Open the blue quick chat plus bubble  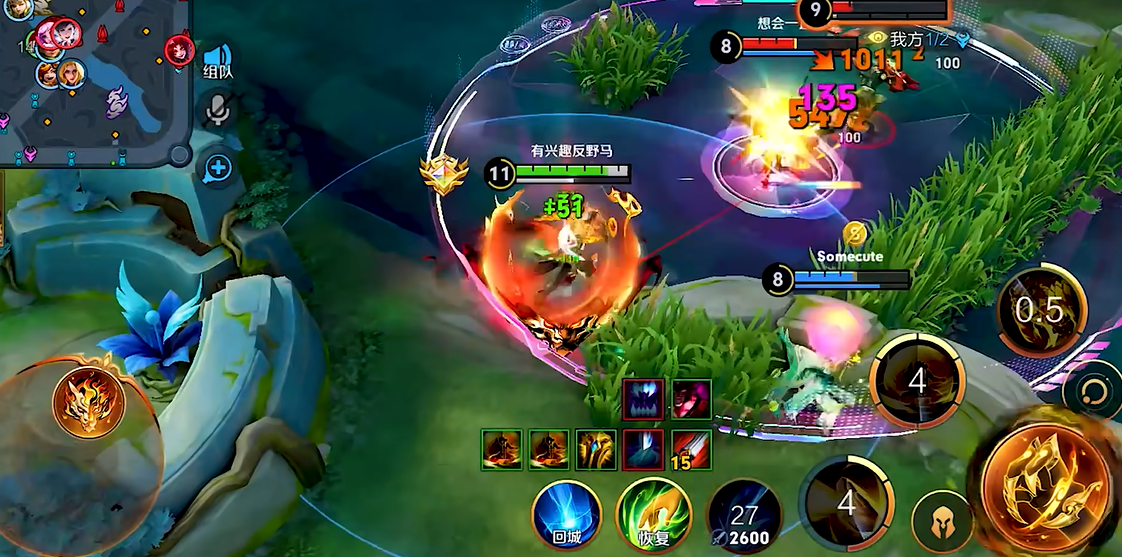[216, 168]
